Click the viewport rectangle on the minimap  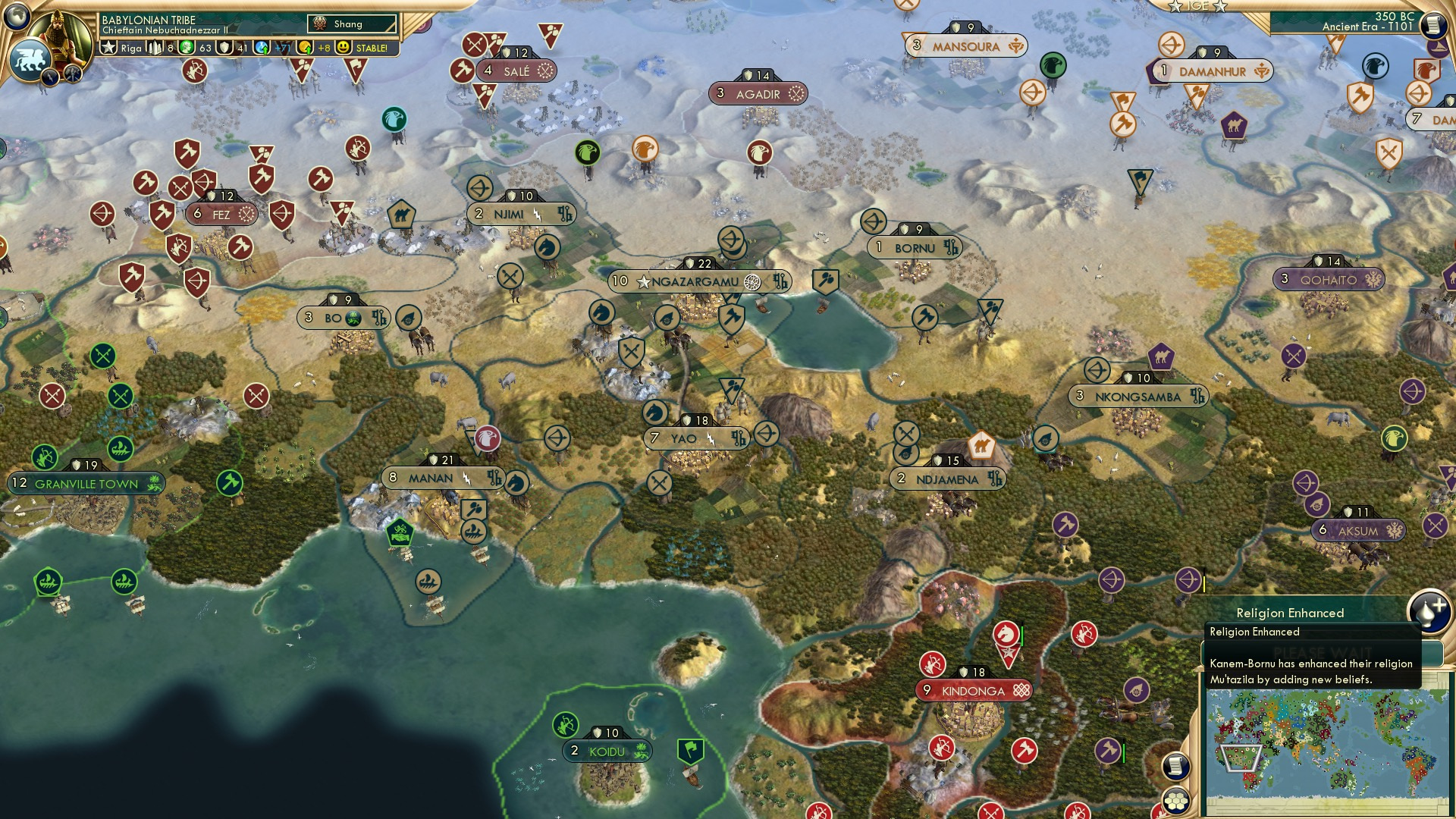(x=1241, y=758)
